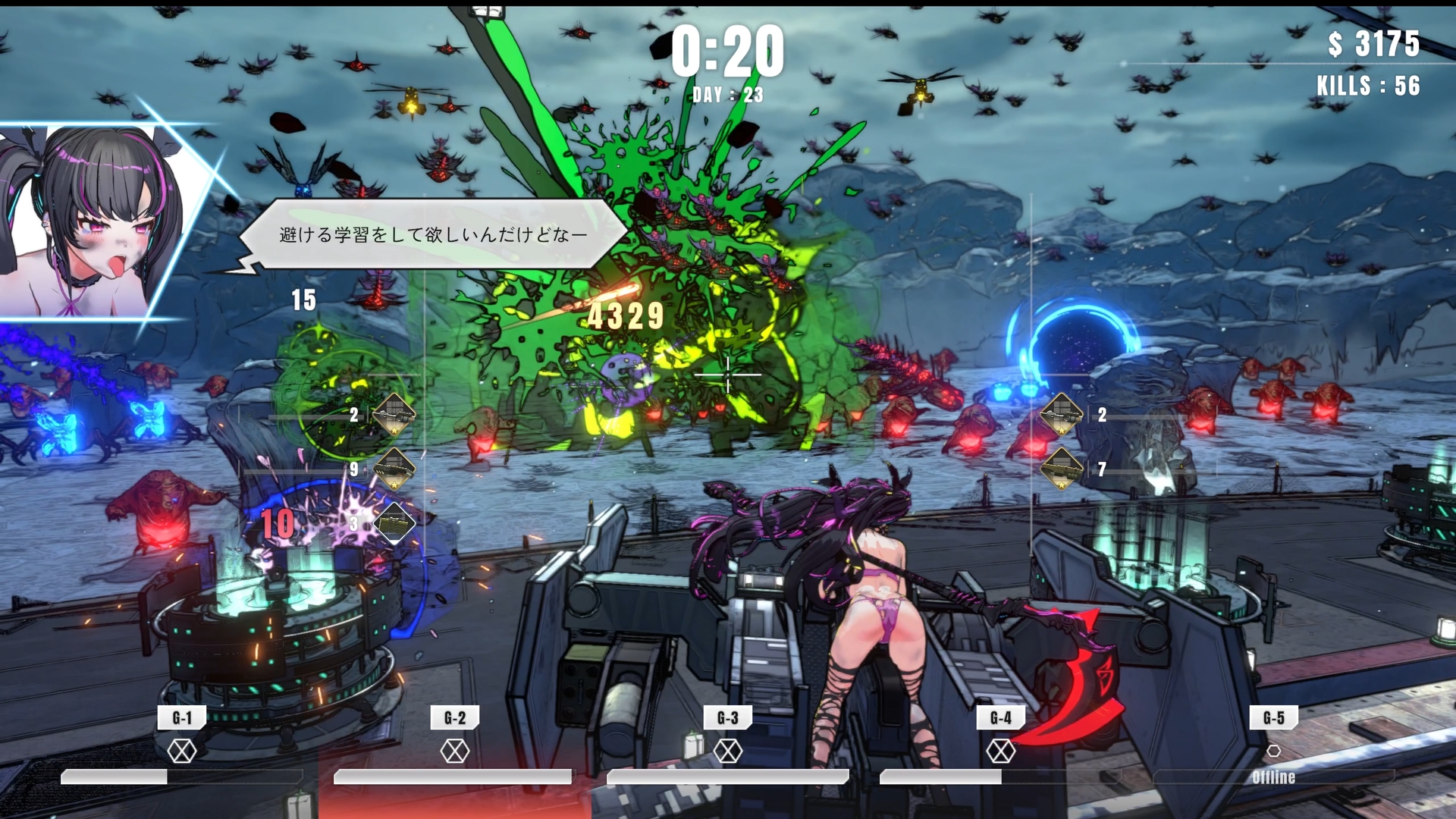This screenshot has height=819, width=1456.
Task: Select the G-1 generator label
Action: click(182, 717)
